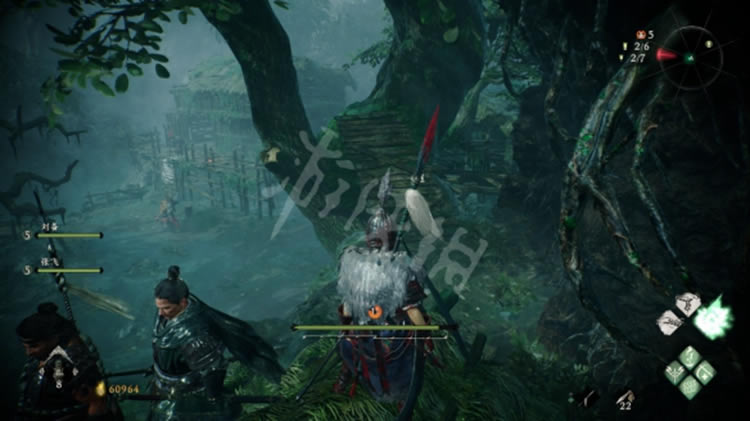Click the dark weapon icon beside the 22 item

click(588, 397)
